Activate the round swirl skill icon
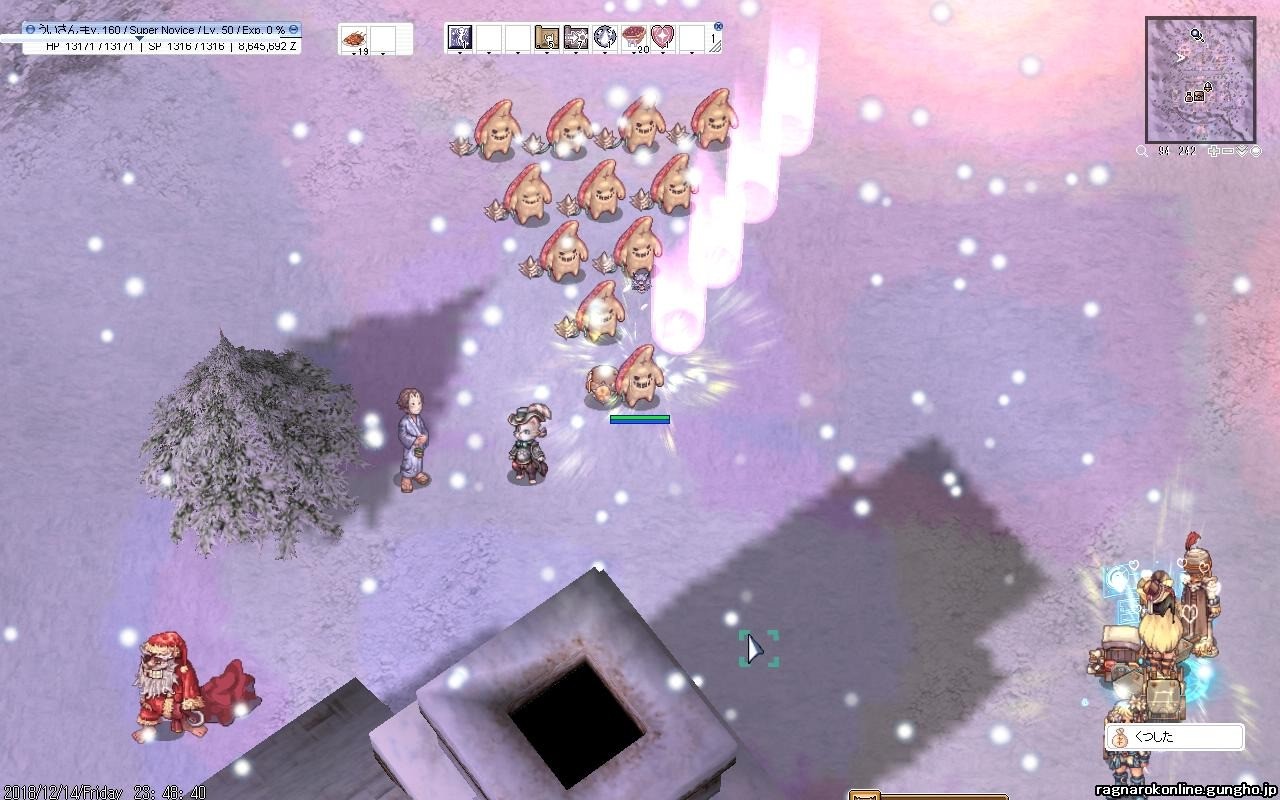Screen dimensions: 1280x800 click(604, 38)
